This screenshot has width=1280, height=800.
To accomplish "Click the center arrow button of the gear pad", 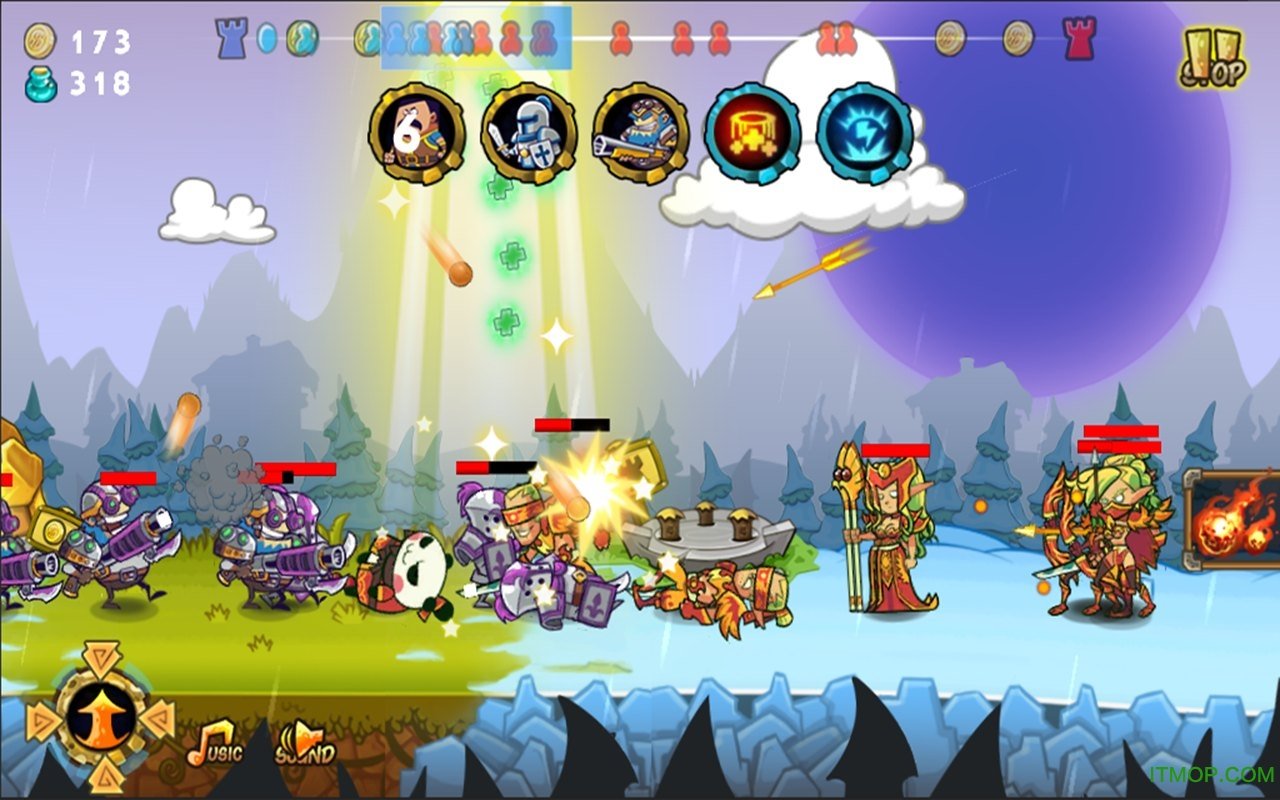I will coord(100,716).
